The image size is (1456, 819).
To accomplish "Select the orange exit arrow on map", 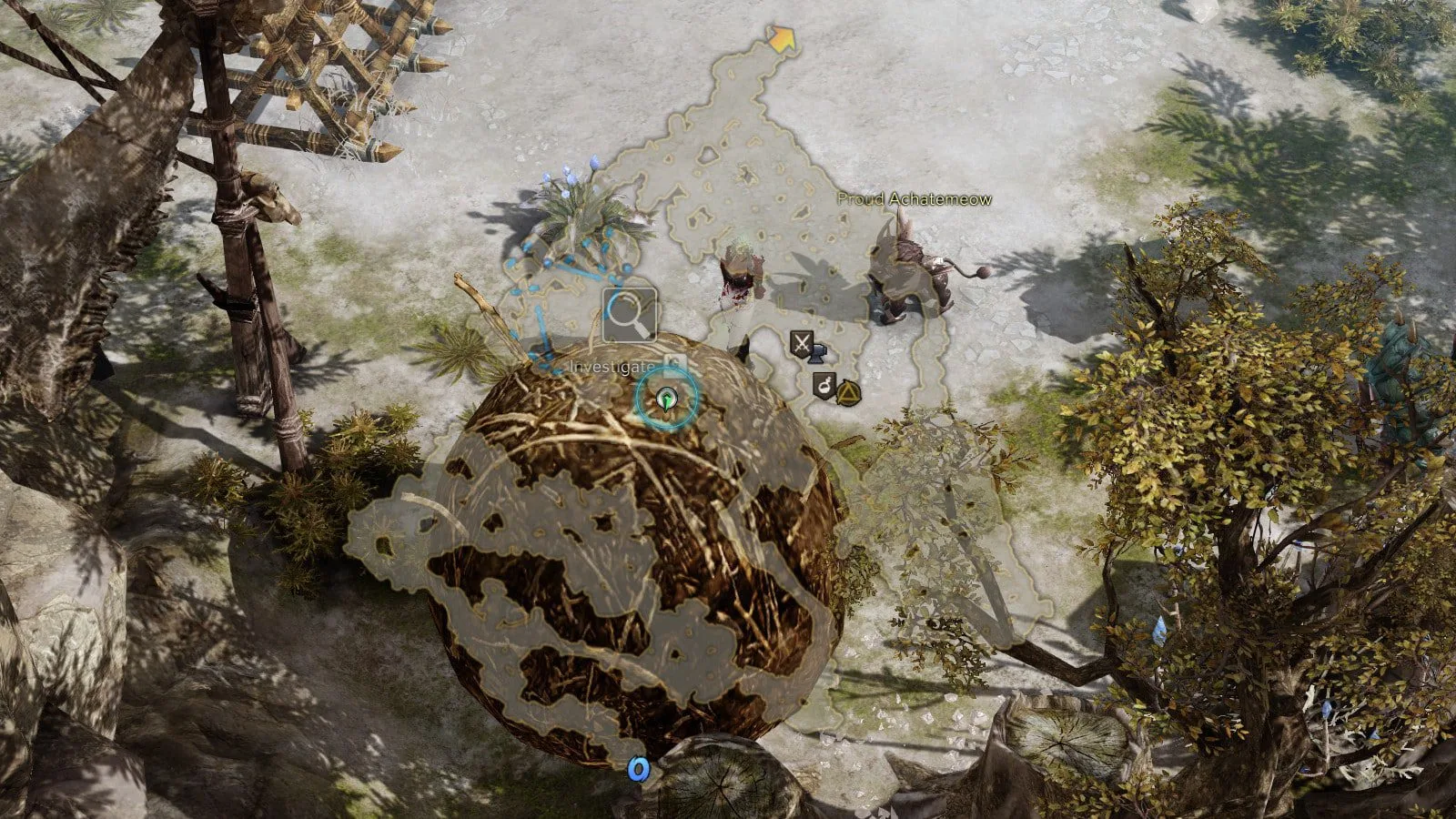I will 781,40.
